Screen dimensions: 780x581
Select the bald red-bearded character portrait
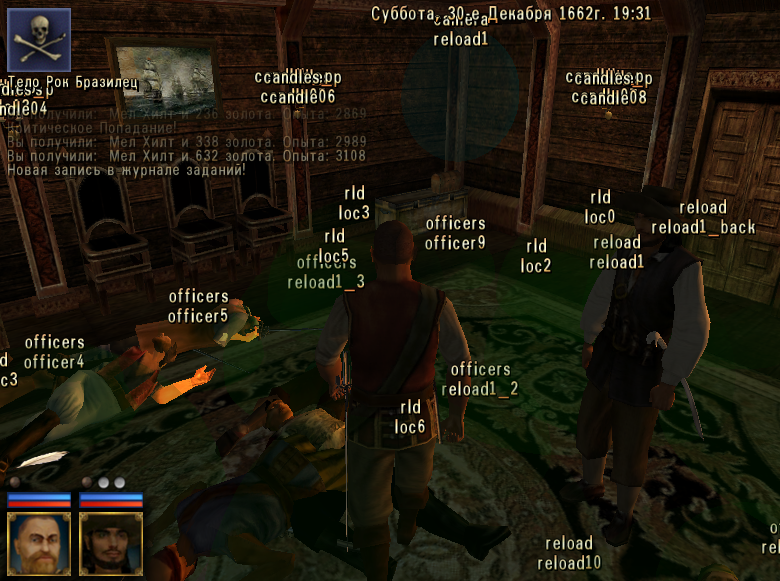coord(39,541)
